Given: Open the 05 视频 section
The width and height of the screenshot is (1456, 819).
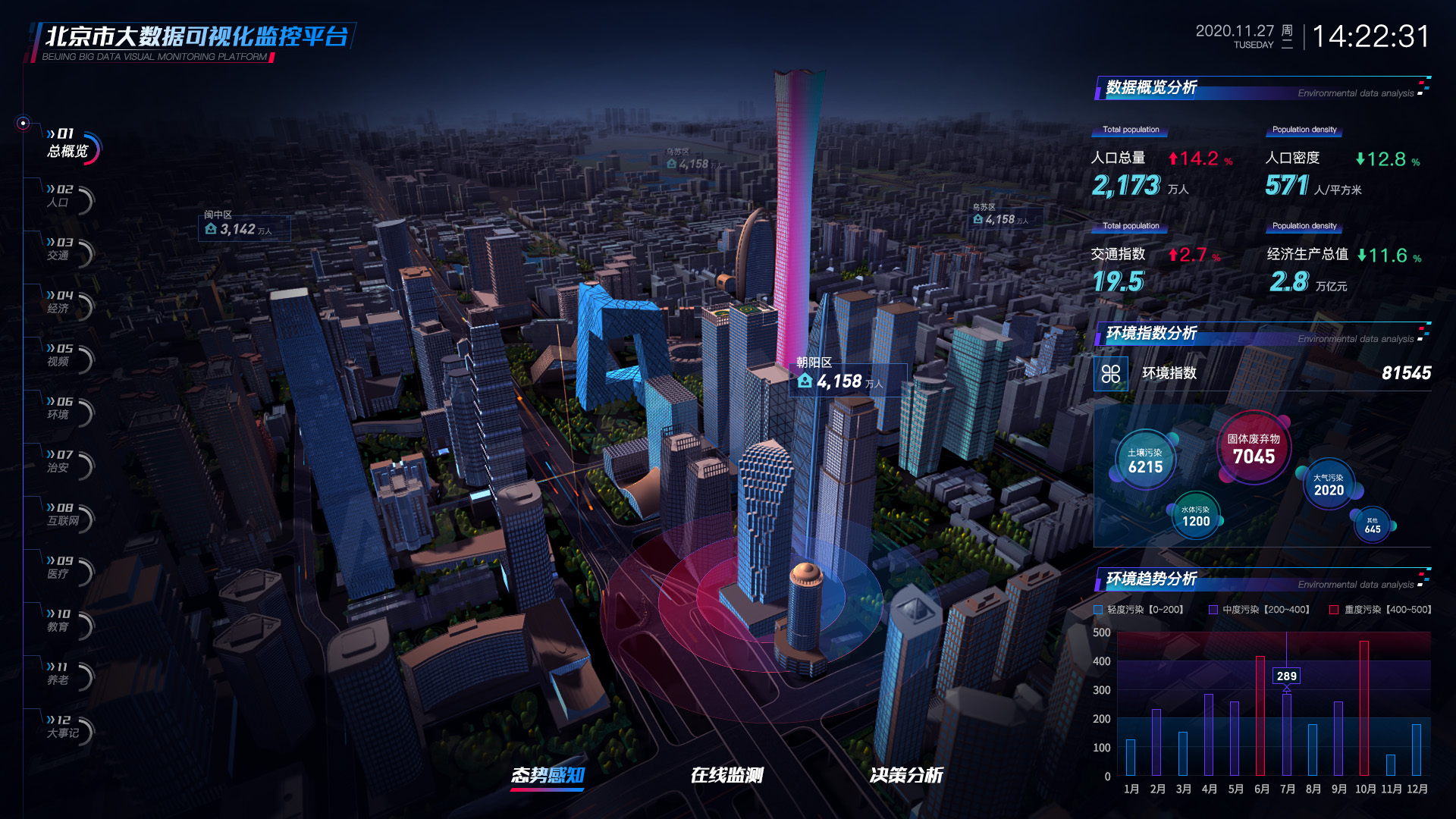Looking at the screenshot, I should (62, 356).
